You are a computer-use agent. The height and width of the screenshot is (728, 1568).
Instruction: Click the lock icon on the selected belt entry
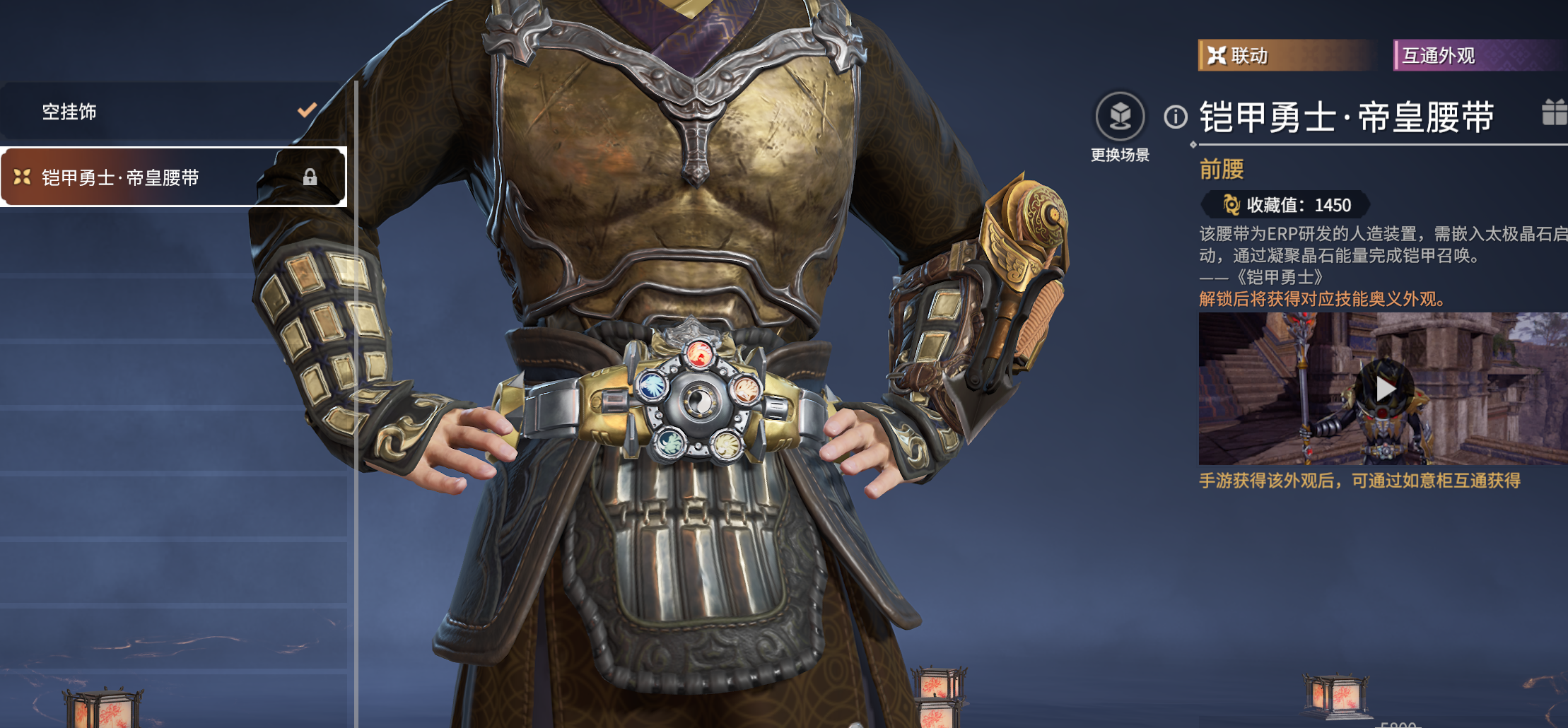point(309,177)
